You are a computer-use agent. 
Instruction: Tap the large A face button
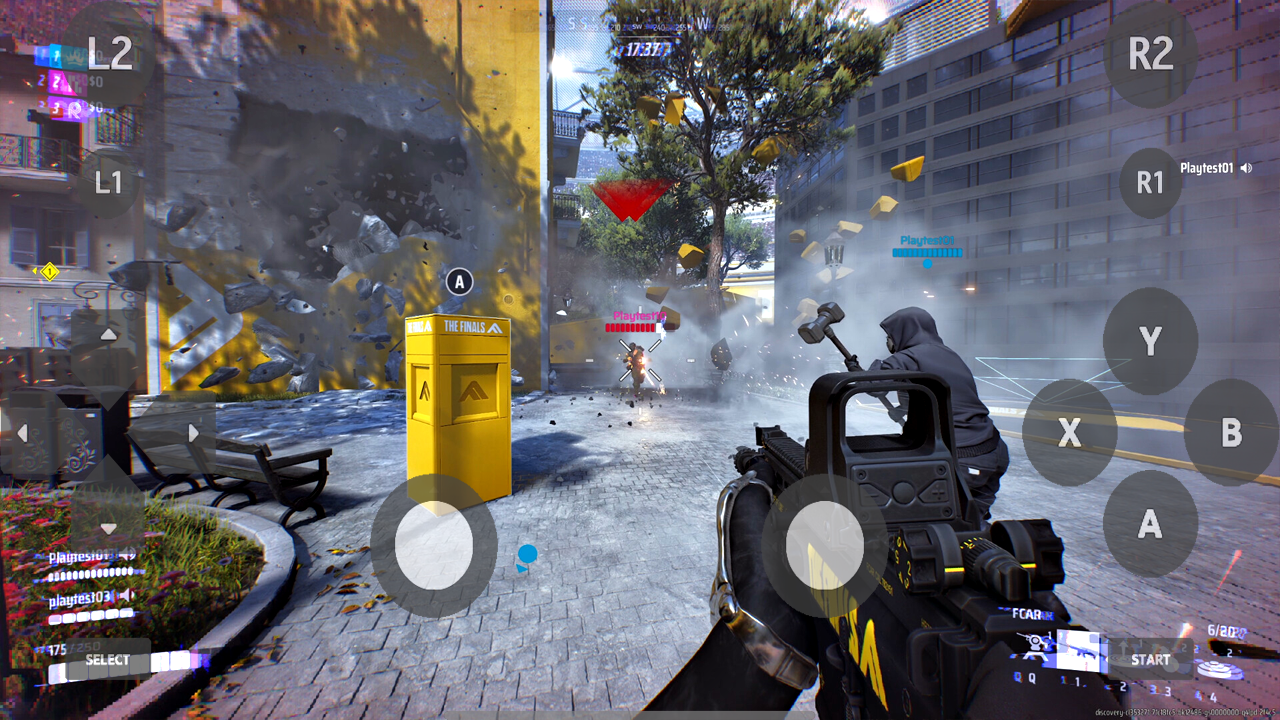click(x=1150, y=523)
